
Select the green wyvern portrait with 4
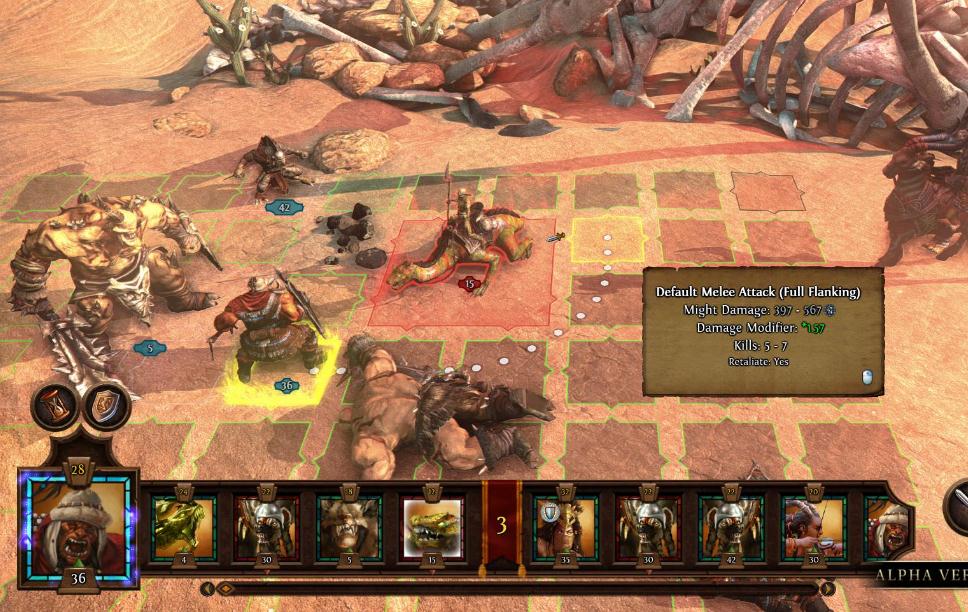point(184,526)
